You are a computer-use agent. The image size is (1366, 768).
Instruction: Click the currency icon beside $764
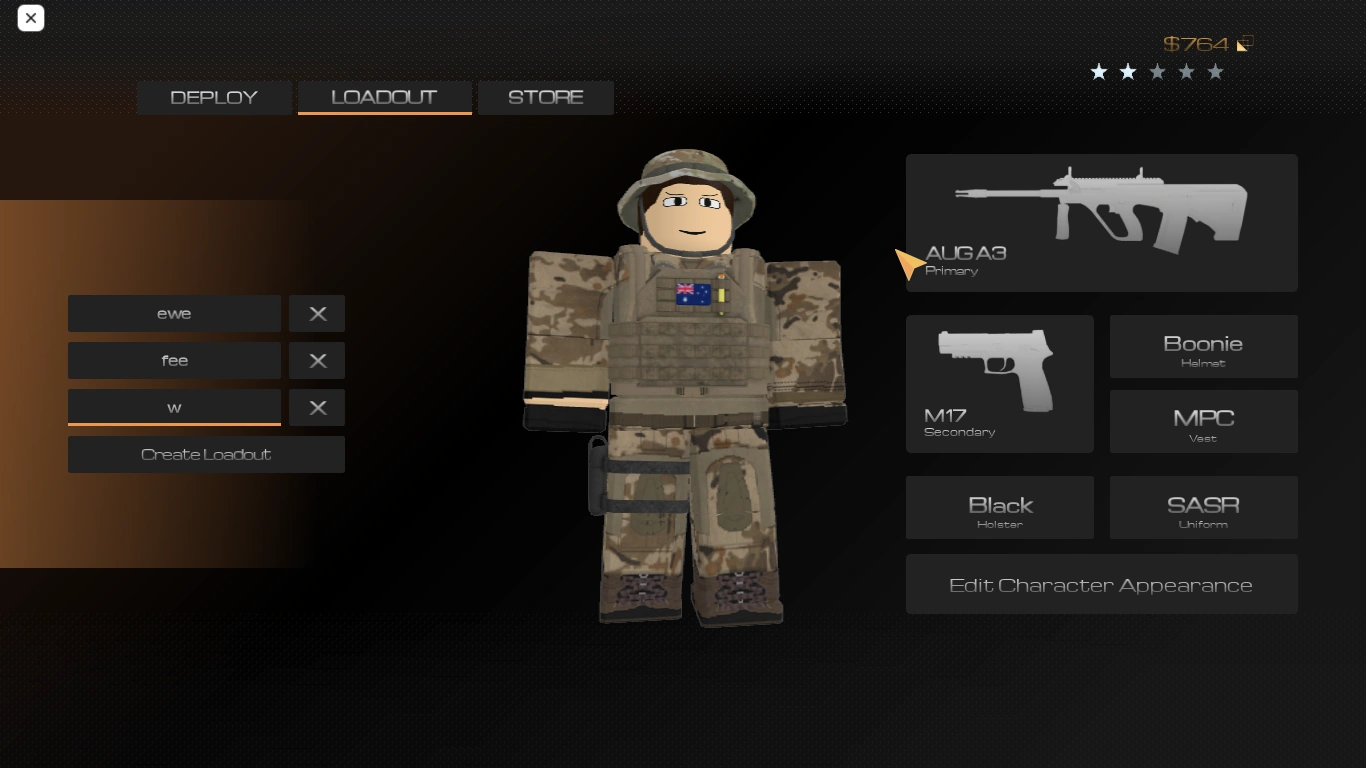point(1244,44)
